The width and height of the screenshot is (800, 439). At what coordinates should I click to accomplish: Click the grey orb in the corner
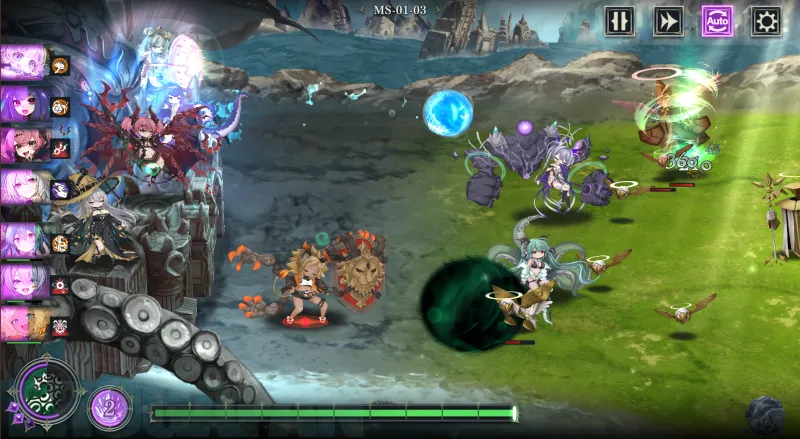click(765, 415)
